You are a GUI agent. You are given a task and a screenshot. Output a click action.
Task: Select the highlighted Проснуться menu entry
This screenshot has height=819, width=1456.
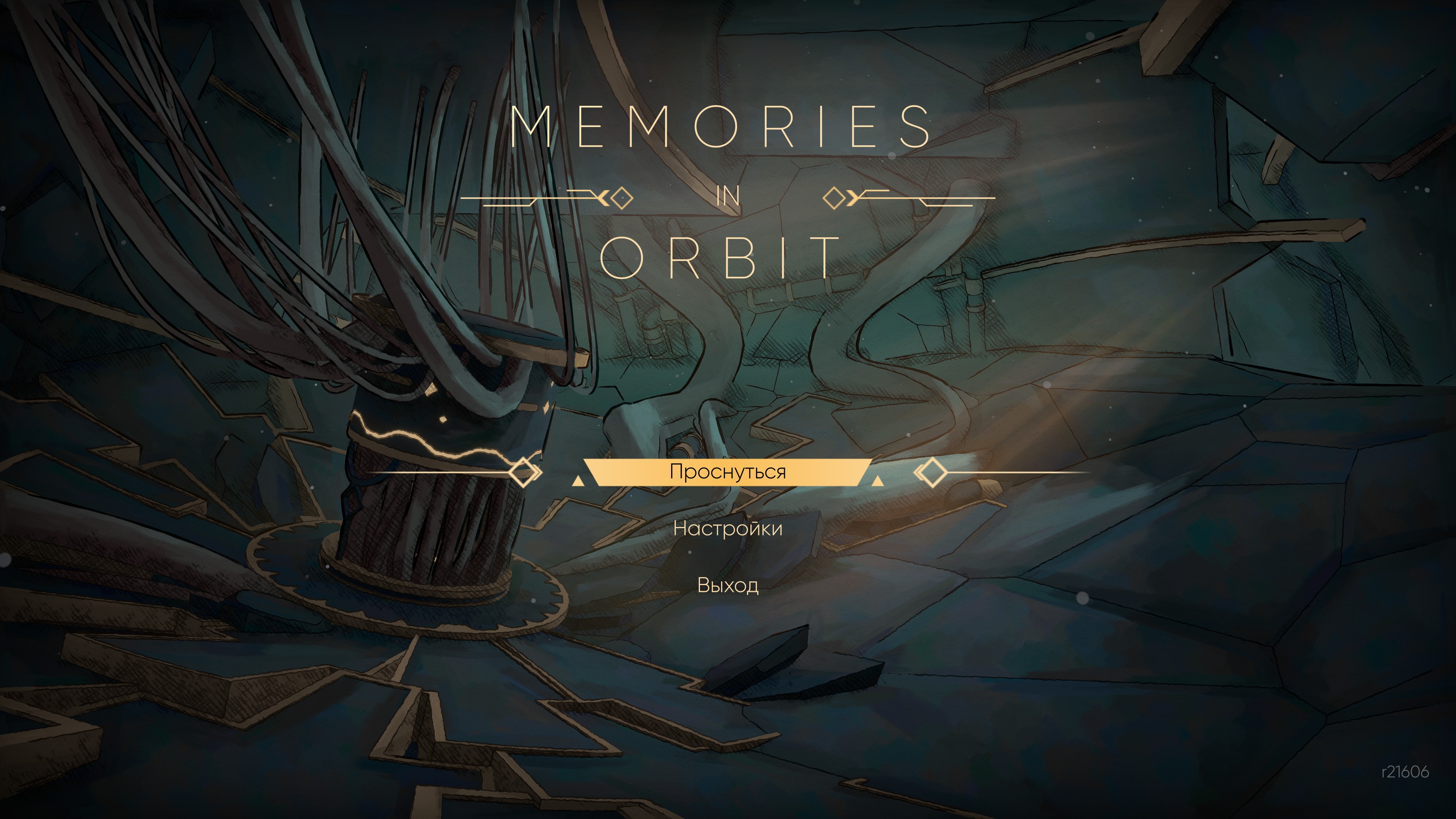(x=728, y=471)
